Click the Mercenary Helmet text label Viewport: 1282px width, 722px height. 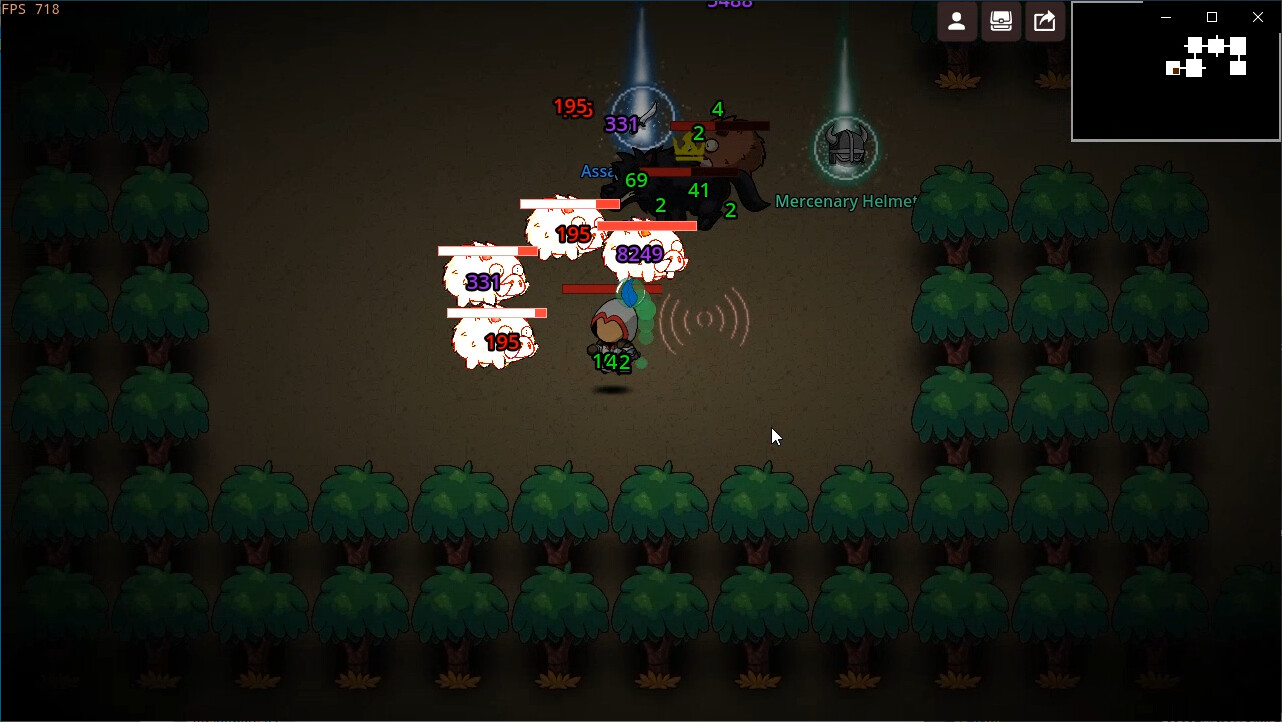click(846, 201)
